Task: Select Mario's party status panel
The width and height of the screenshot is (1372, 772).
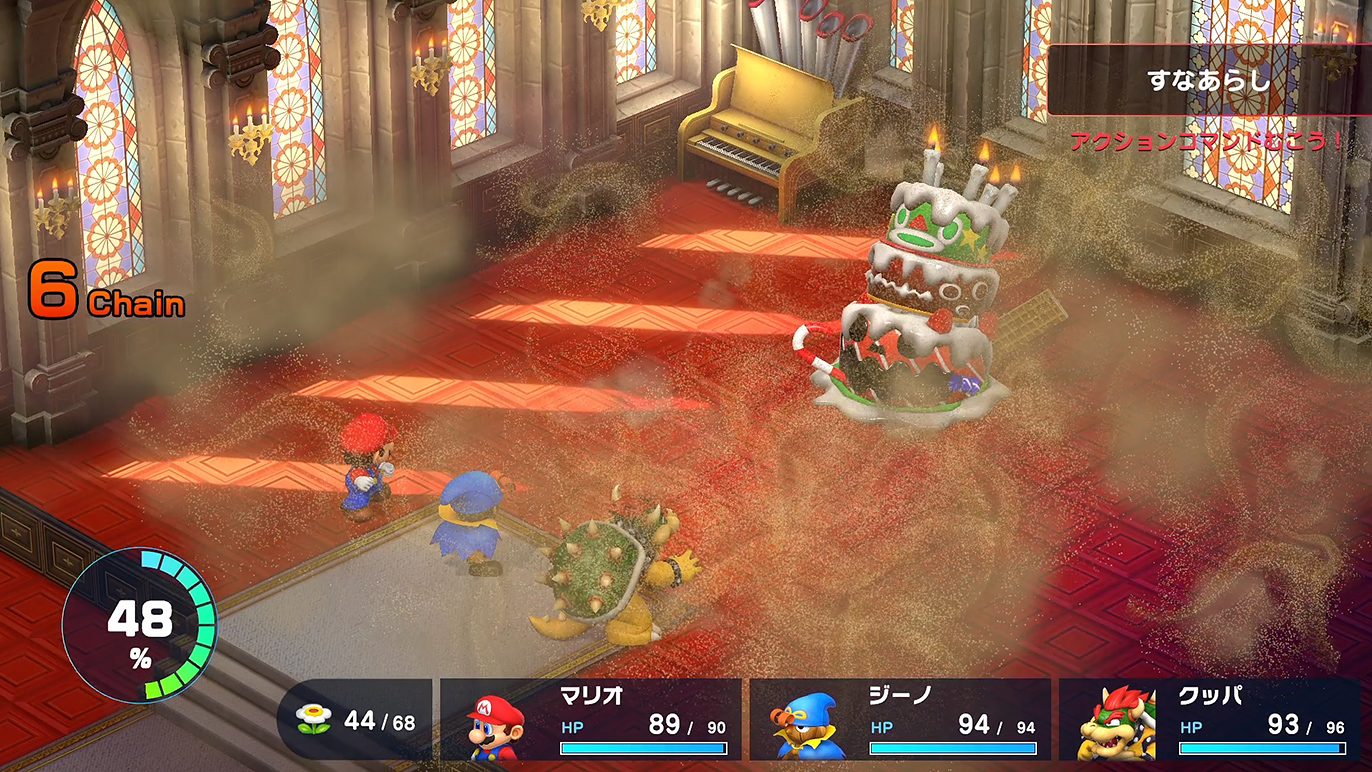Action: (591, 720)
